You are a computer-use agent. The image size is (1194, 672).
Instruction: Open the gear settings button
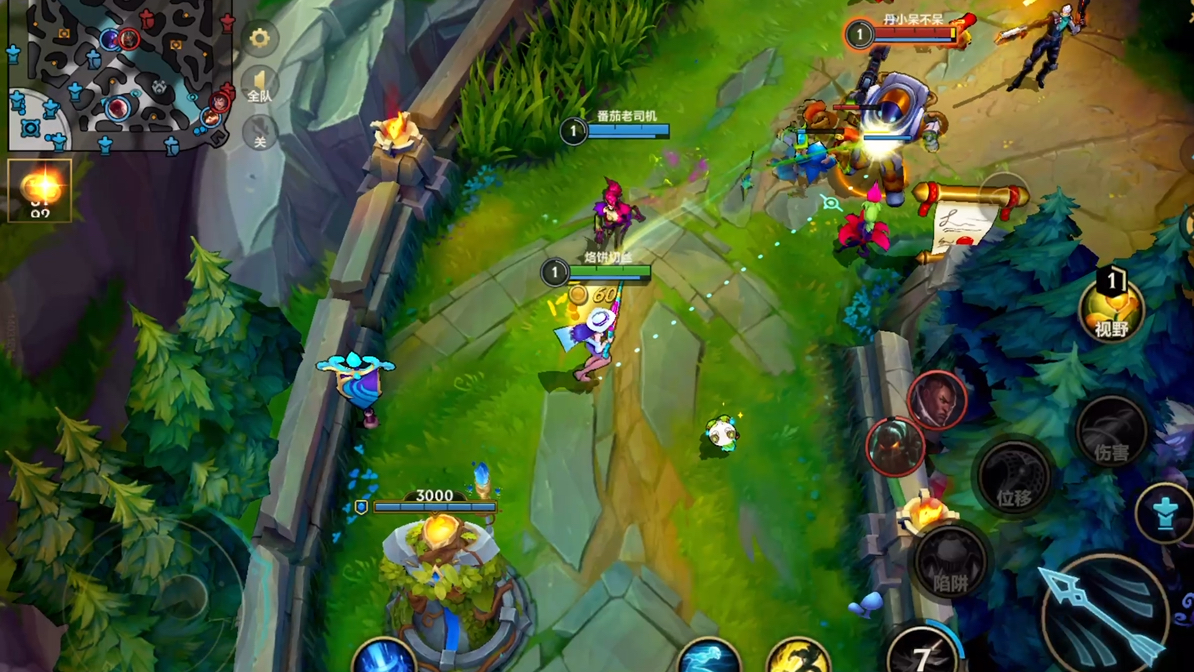pos(259,38)
